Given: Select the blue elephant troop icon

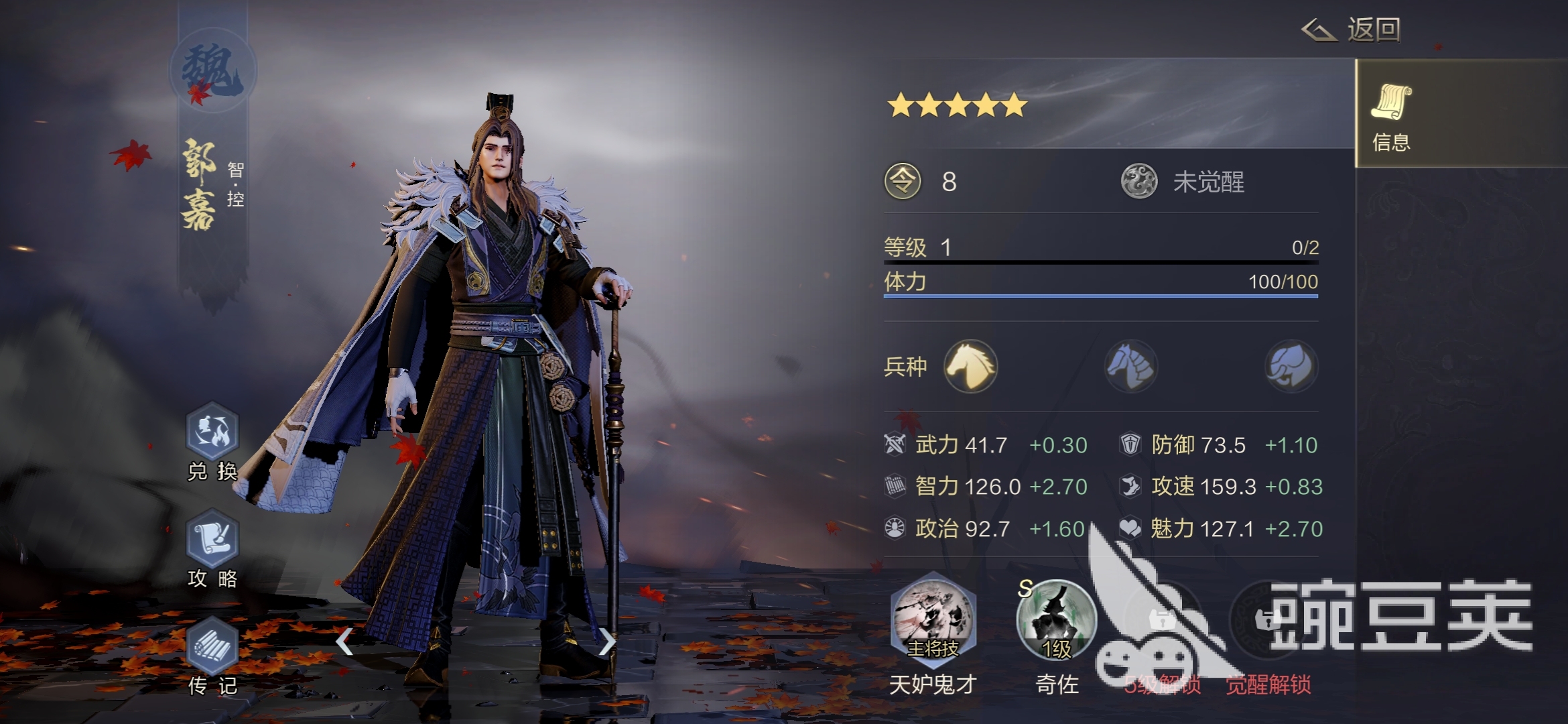Looking at the screenshot, I should coord(1291,366).
